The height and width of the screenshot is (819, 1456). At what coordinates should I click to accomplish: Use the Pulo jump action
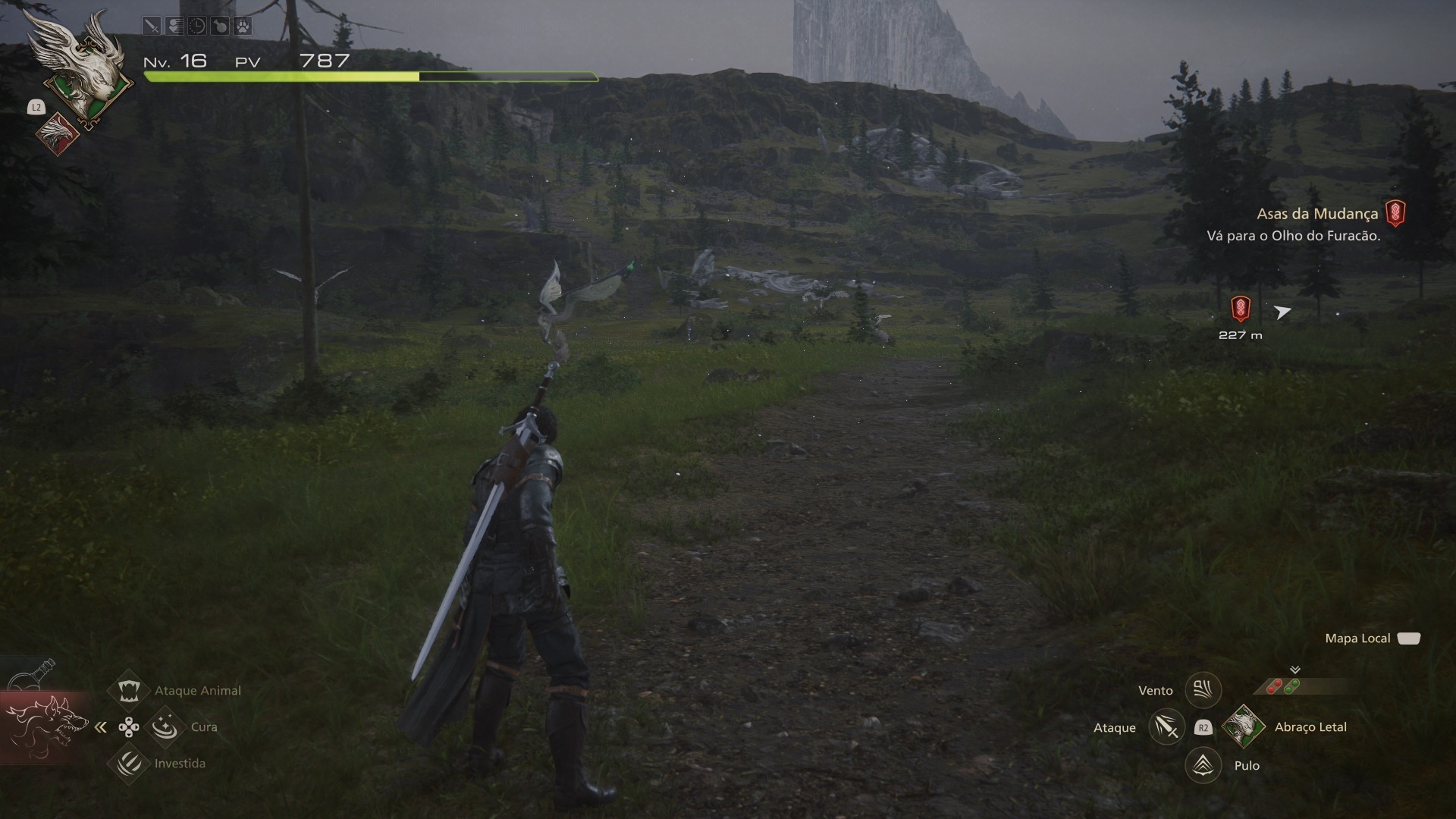[1203, 765]
